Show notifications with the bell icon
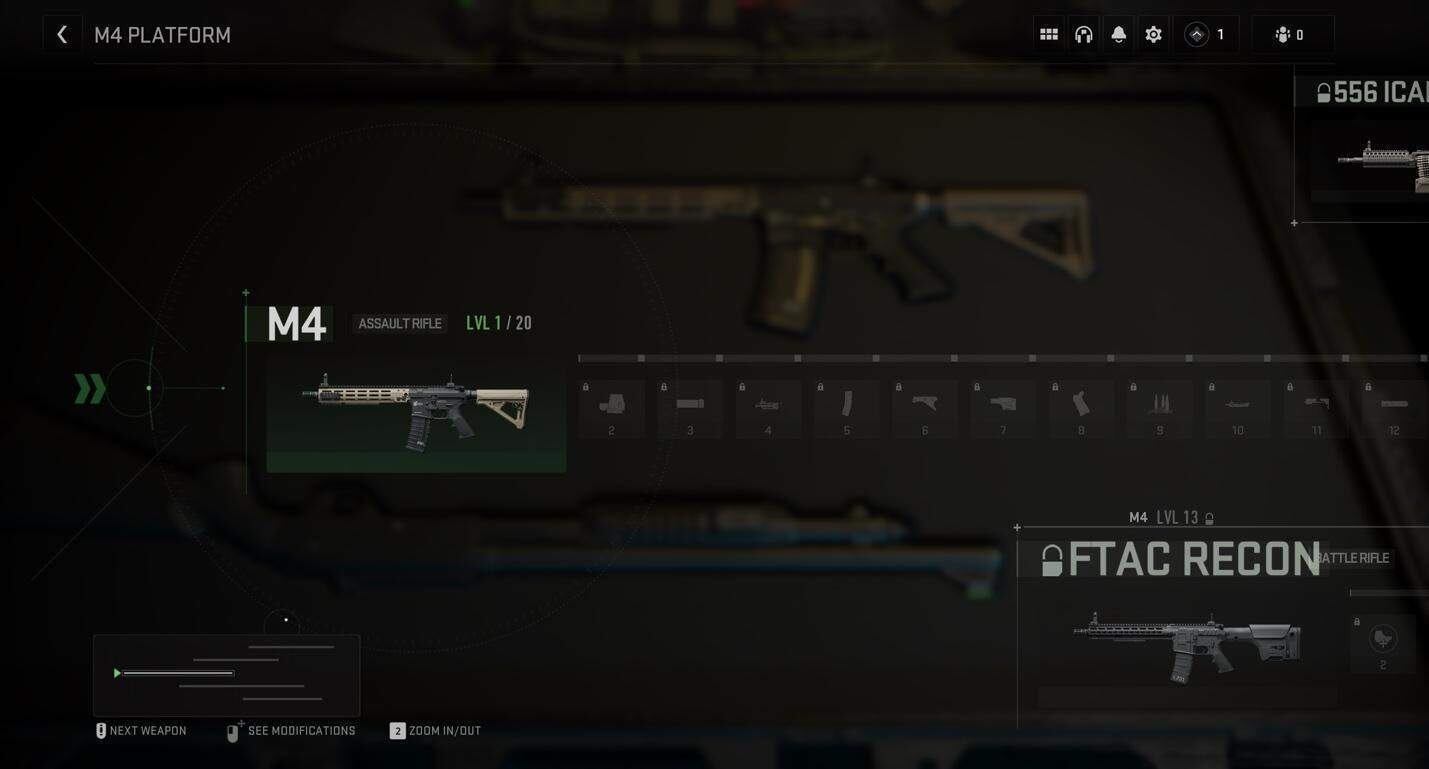Screen dimensions: 1429x769 tap(1119, 35)
